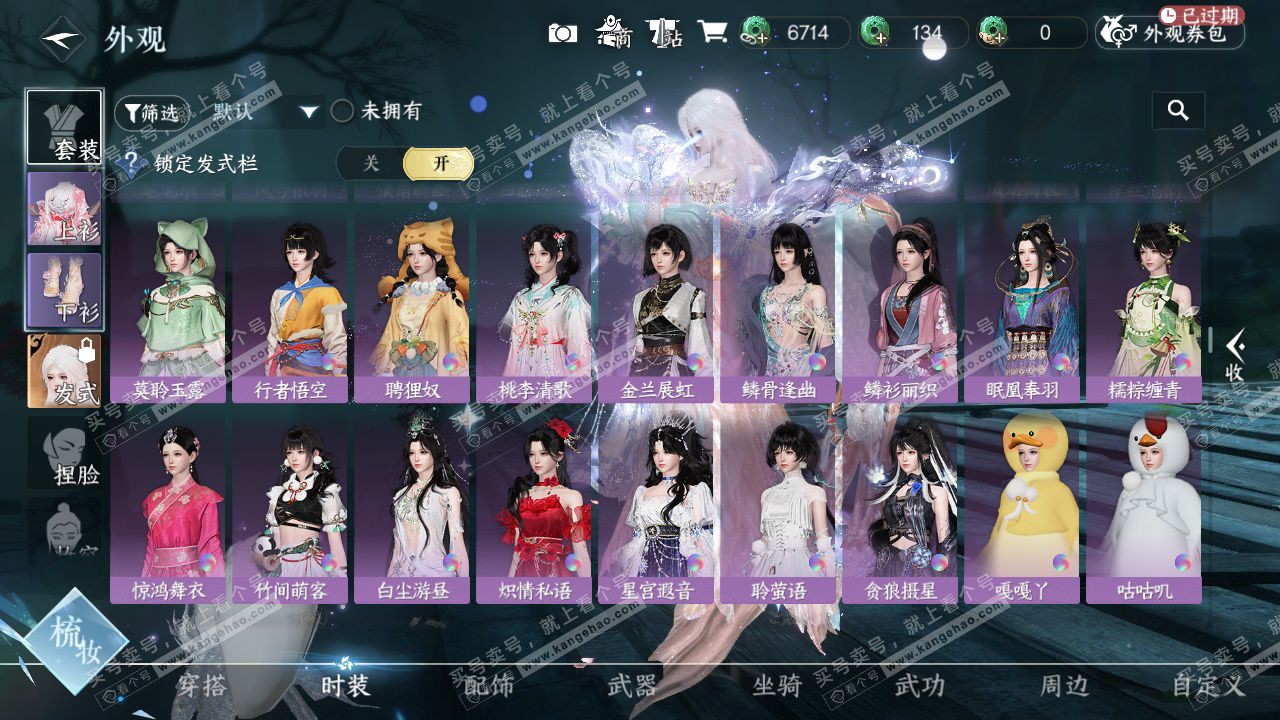Open the 筛选 filter
This screenshot has width=1280, height=720.
[151, 113]
